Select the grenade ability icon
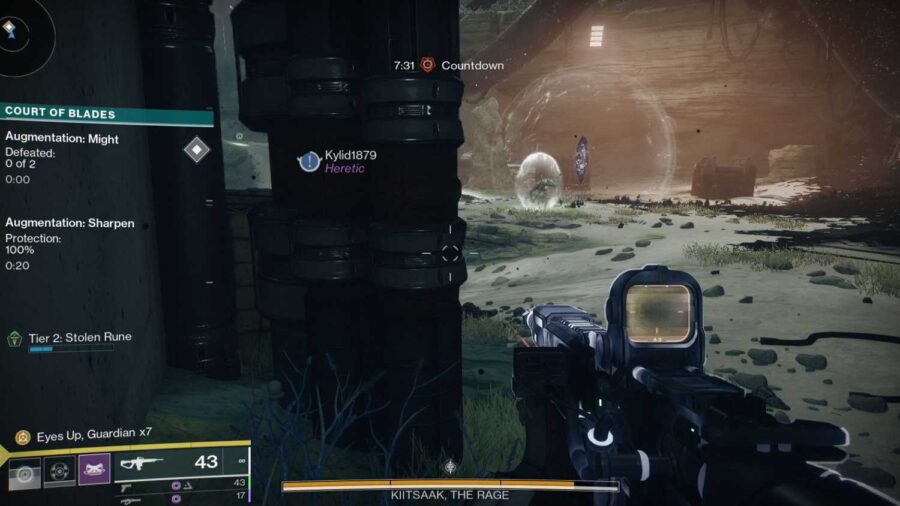 pyautogui.click(x=25, y=472)
